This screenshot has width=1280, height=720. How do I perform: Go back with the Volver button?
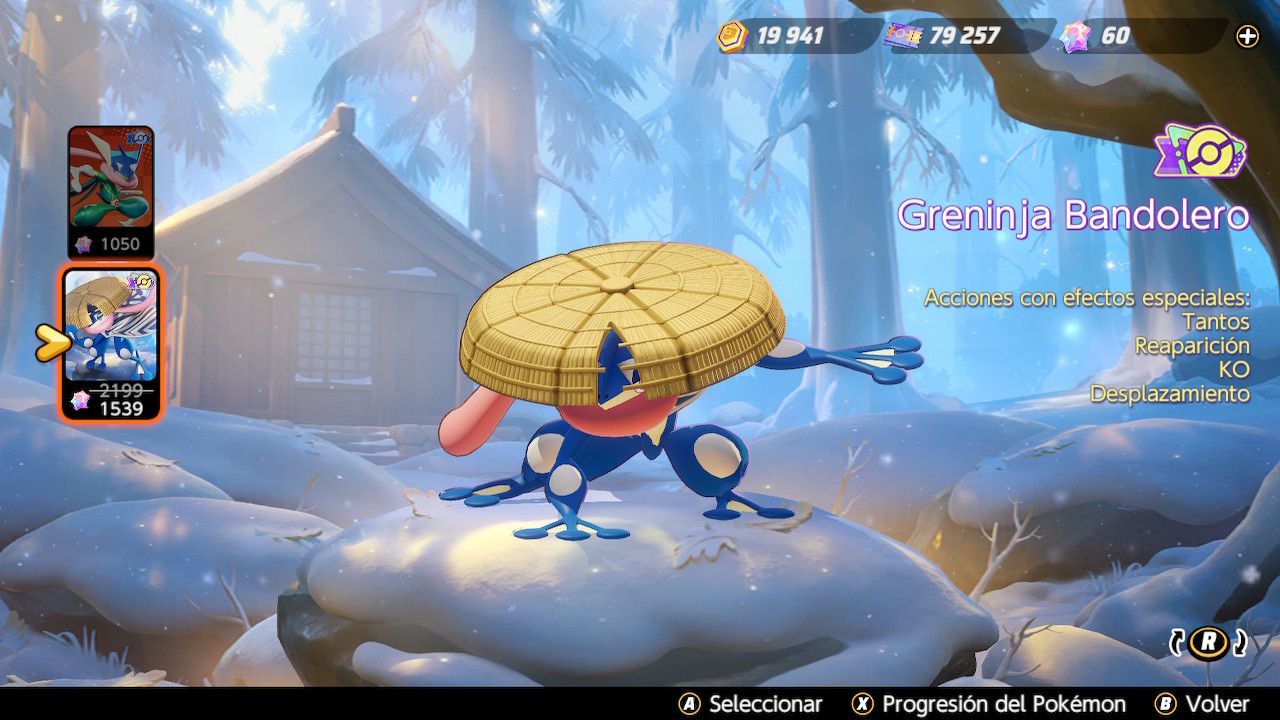coord(1202,704)
